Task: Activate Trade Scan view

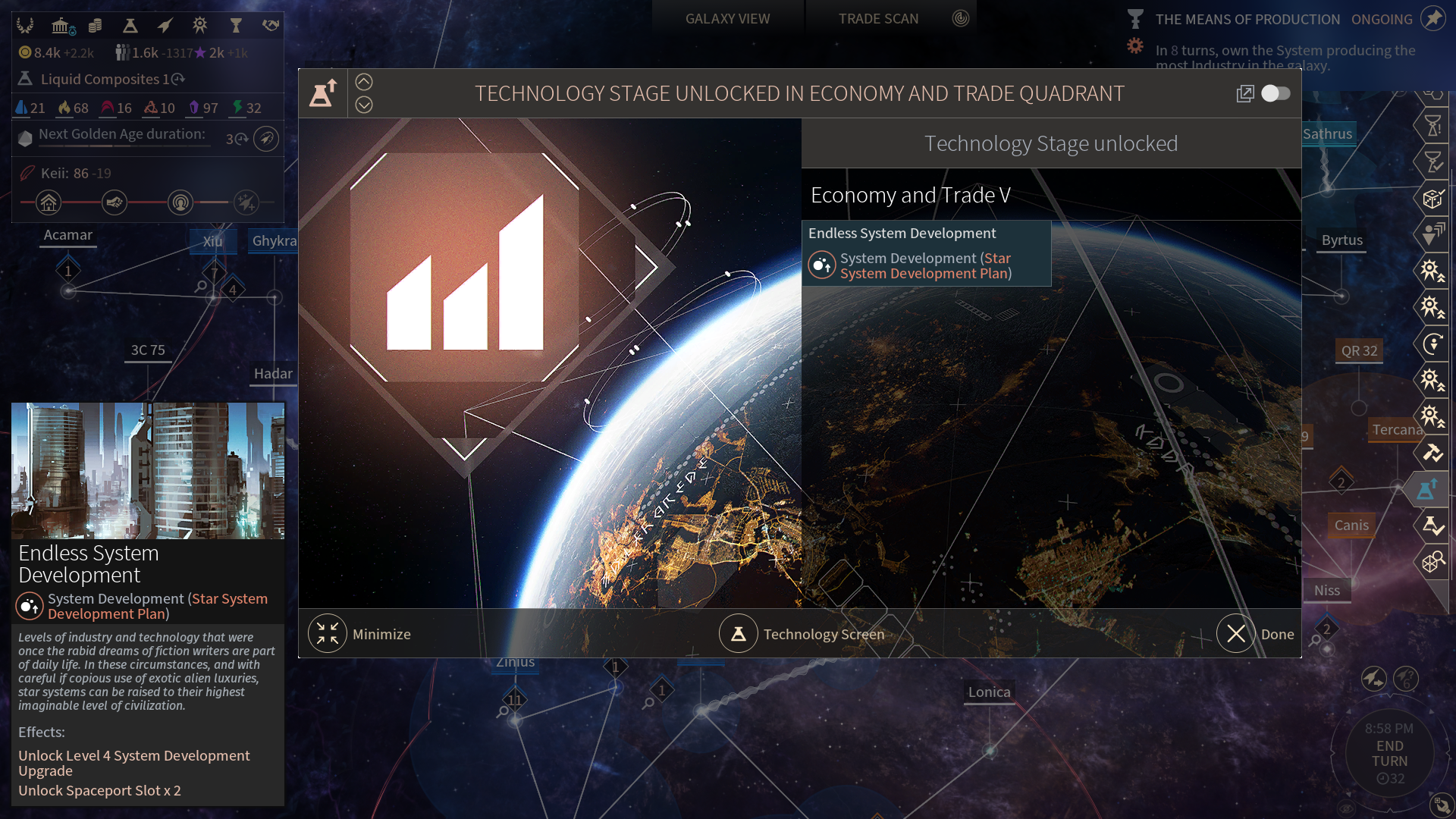Action: click(878, 19)
